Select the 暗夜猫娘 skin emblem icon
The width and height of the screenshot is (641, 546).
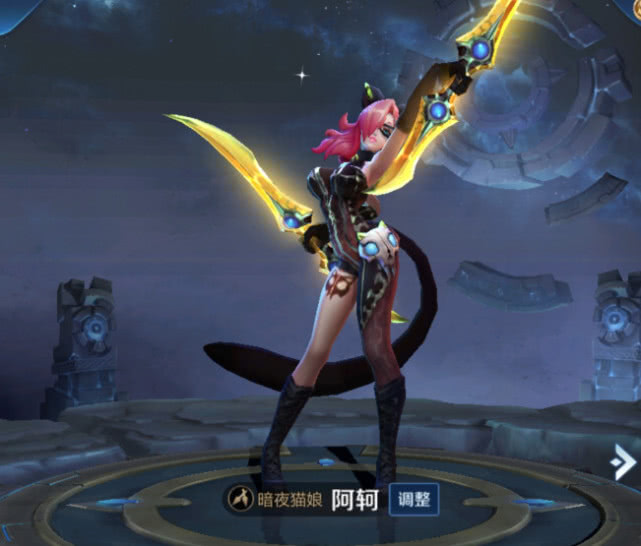[x=241, y=497]
